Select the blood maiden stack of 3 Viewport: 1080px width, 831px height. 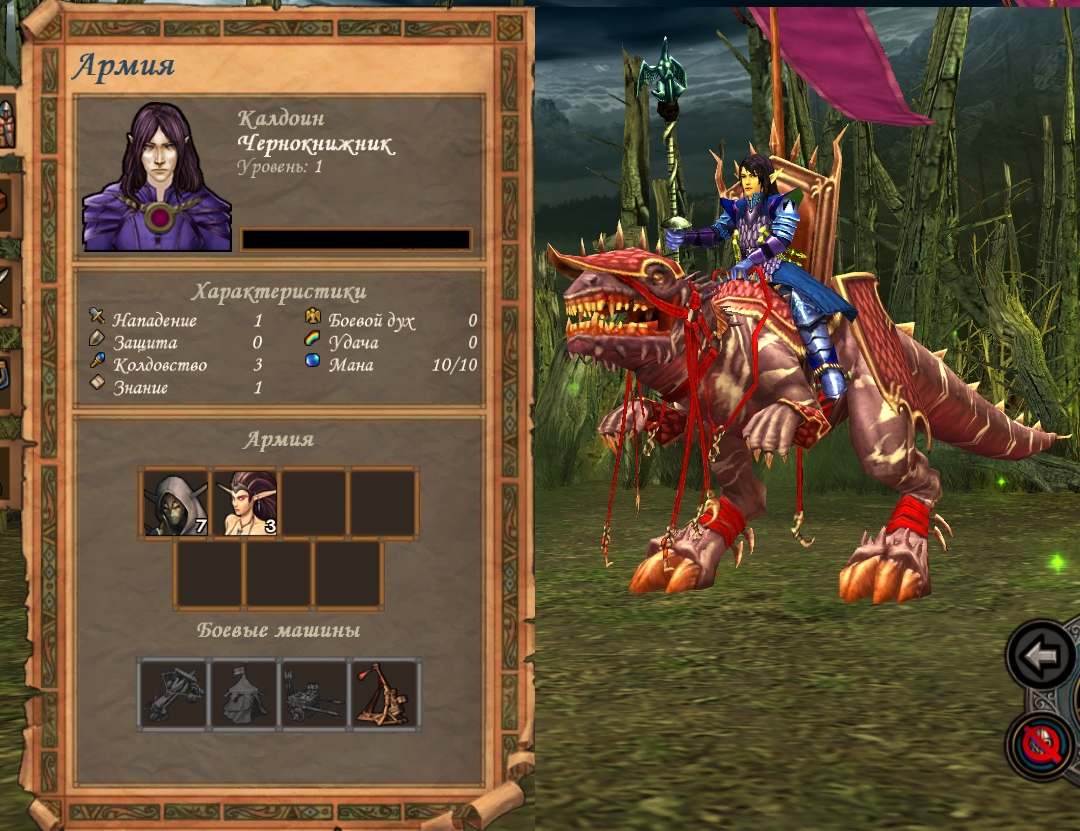(x=245, y=503)
